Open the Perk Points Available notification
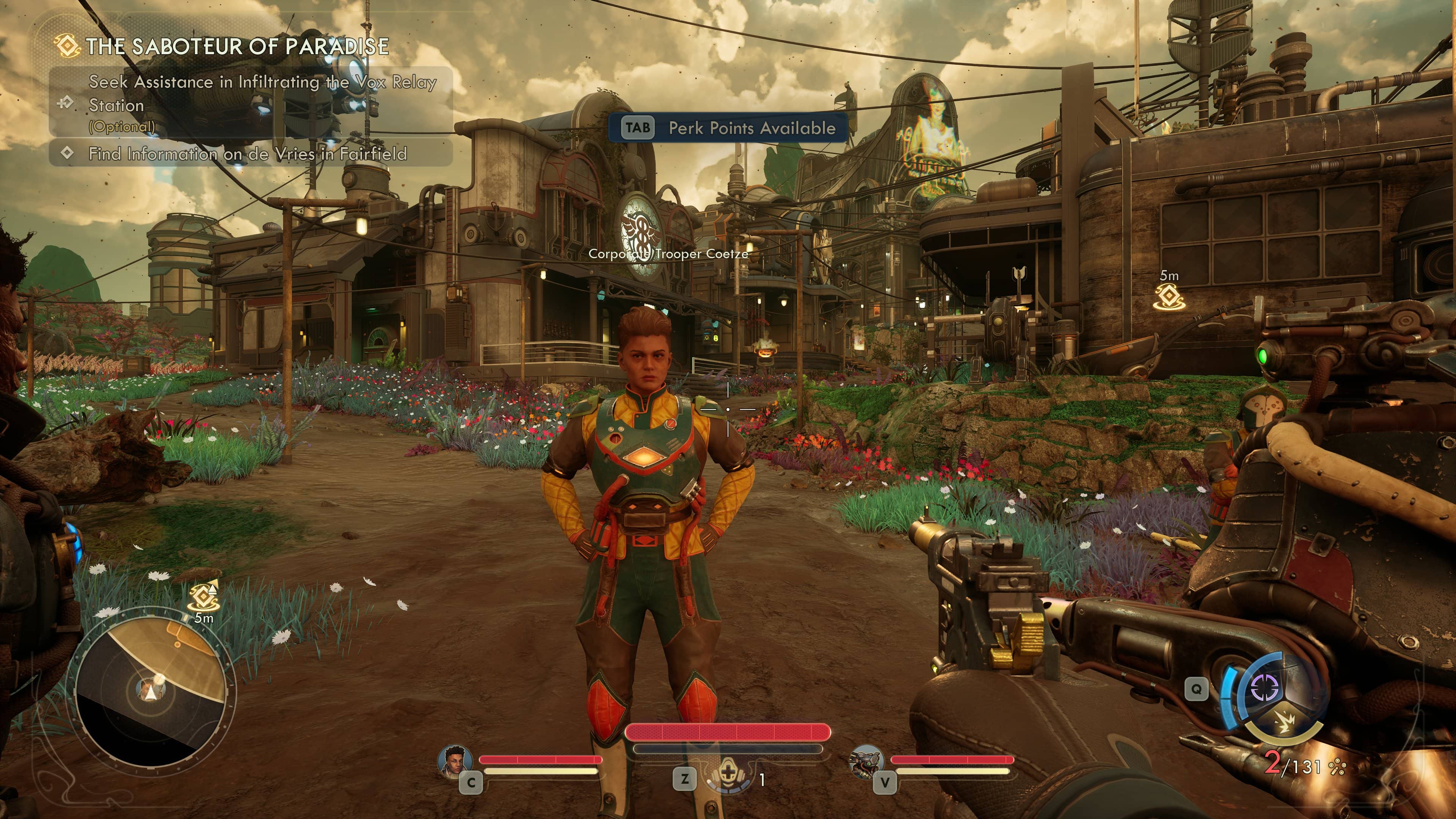The width and height of the screenshot is (1456, 819). (x=728, y=128)
